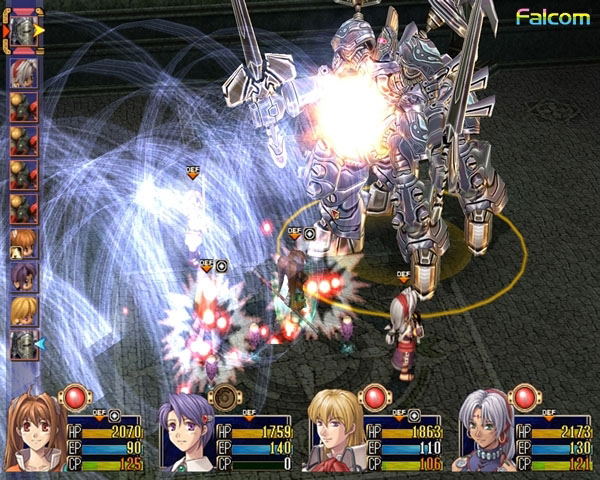Viewport: 600px width, 480px height.
Task: Choose the purple-haired girl in the turn order bar
Action: [24, 276]
